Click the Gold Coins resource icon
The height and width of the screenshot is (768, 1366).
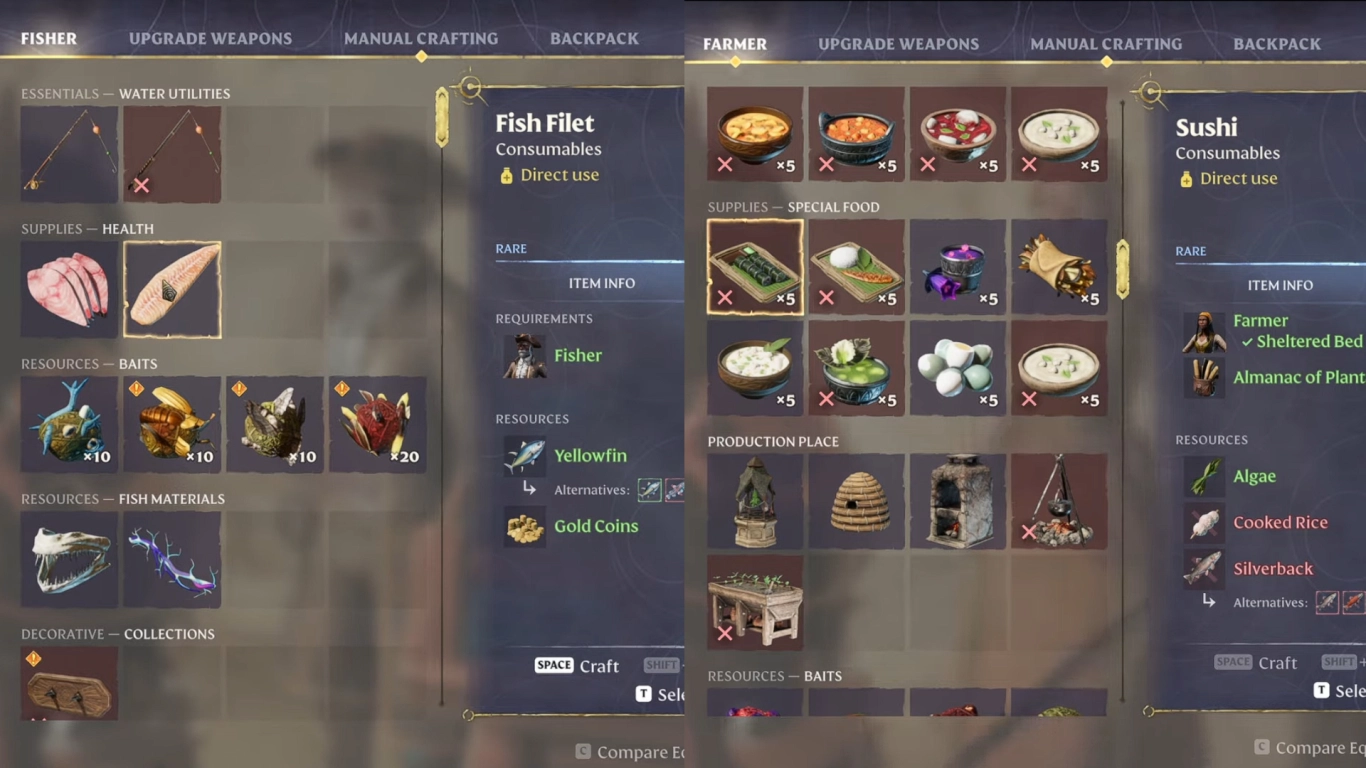(x=524, y=527)
